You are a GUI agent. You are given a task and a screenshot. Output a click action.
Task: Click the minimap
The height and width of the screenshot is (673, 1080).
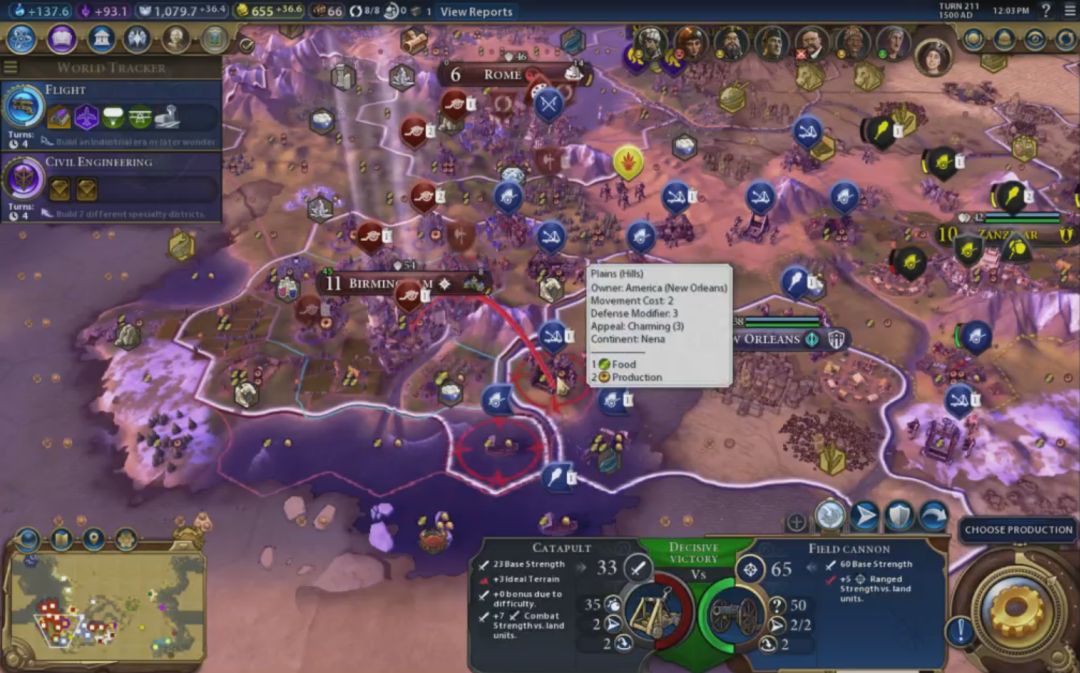(105, 606)
